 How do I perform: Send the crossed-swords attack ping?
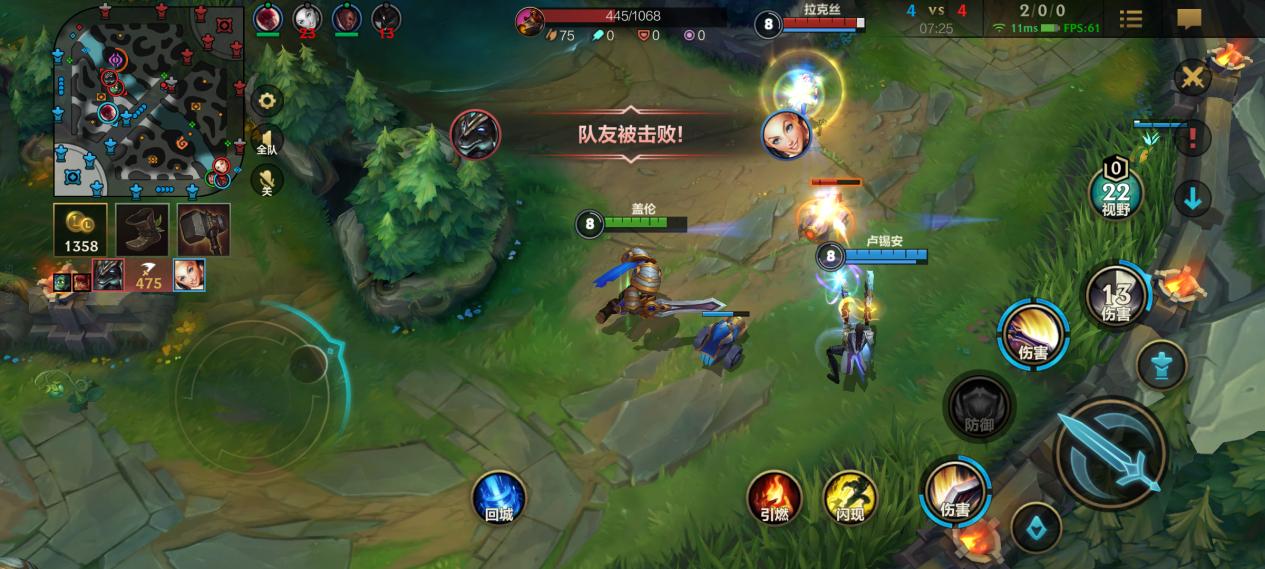(x=1192, y=78)
